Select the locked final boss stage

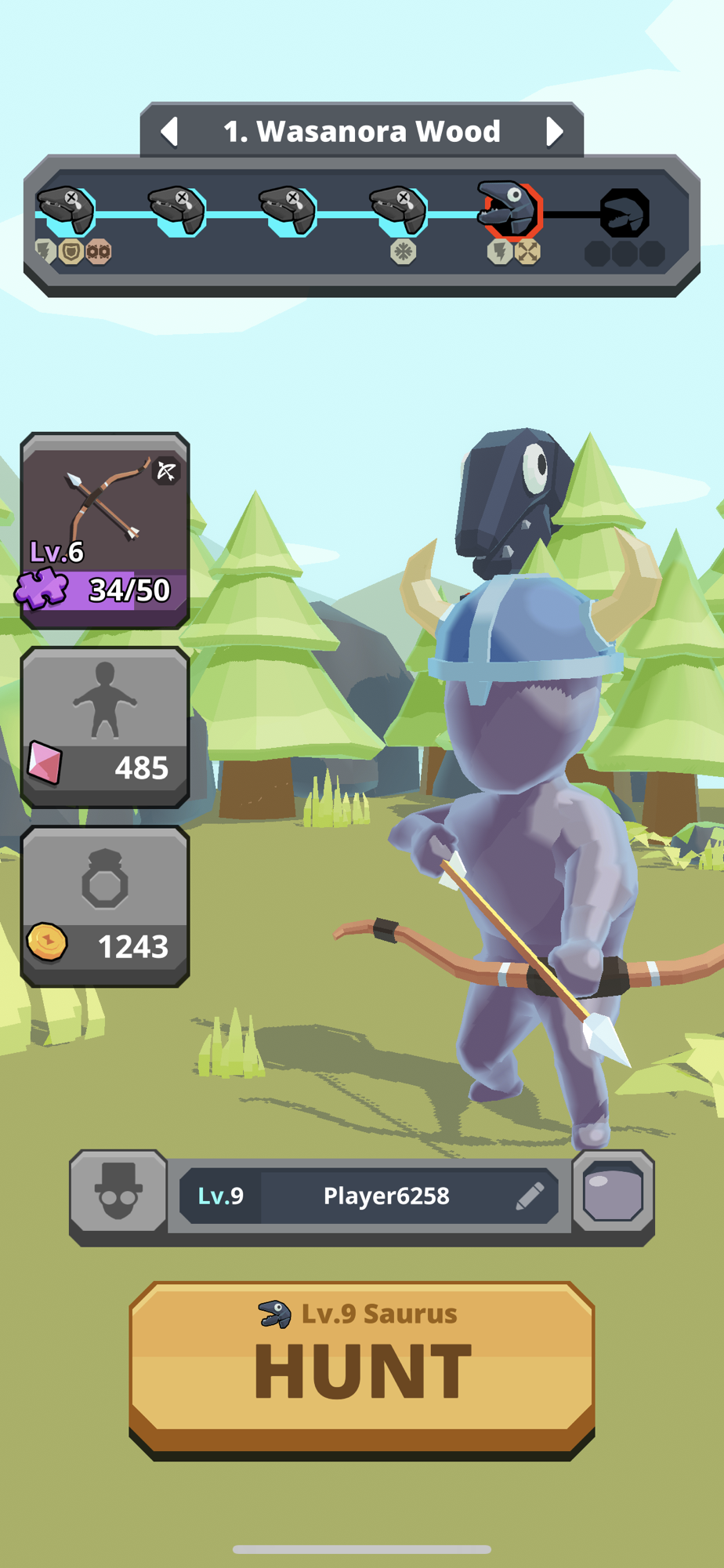(624, 213)
